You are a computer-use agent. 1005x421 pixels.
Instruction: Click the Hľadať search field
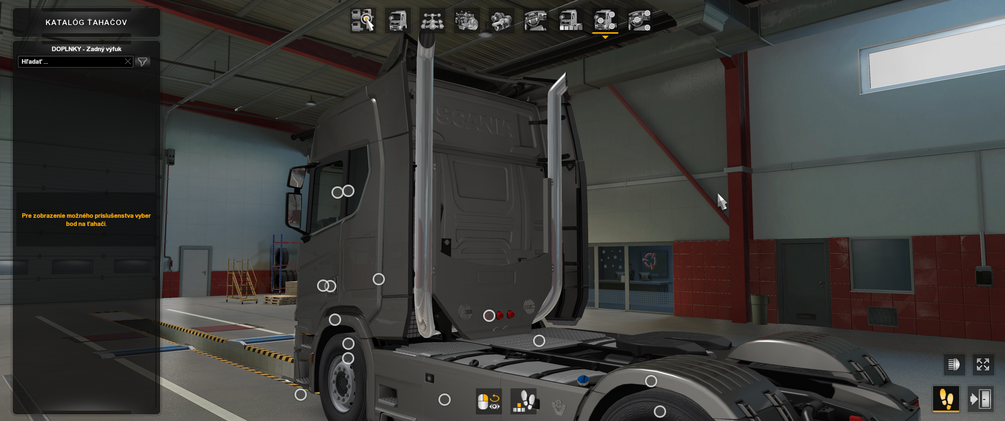(72, 62)
